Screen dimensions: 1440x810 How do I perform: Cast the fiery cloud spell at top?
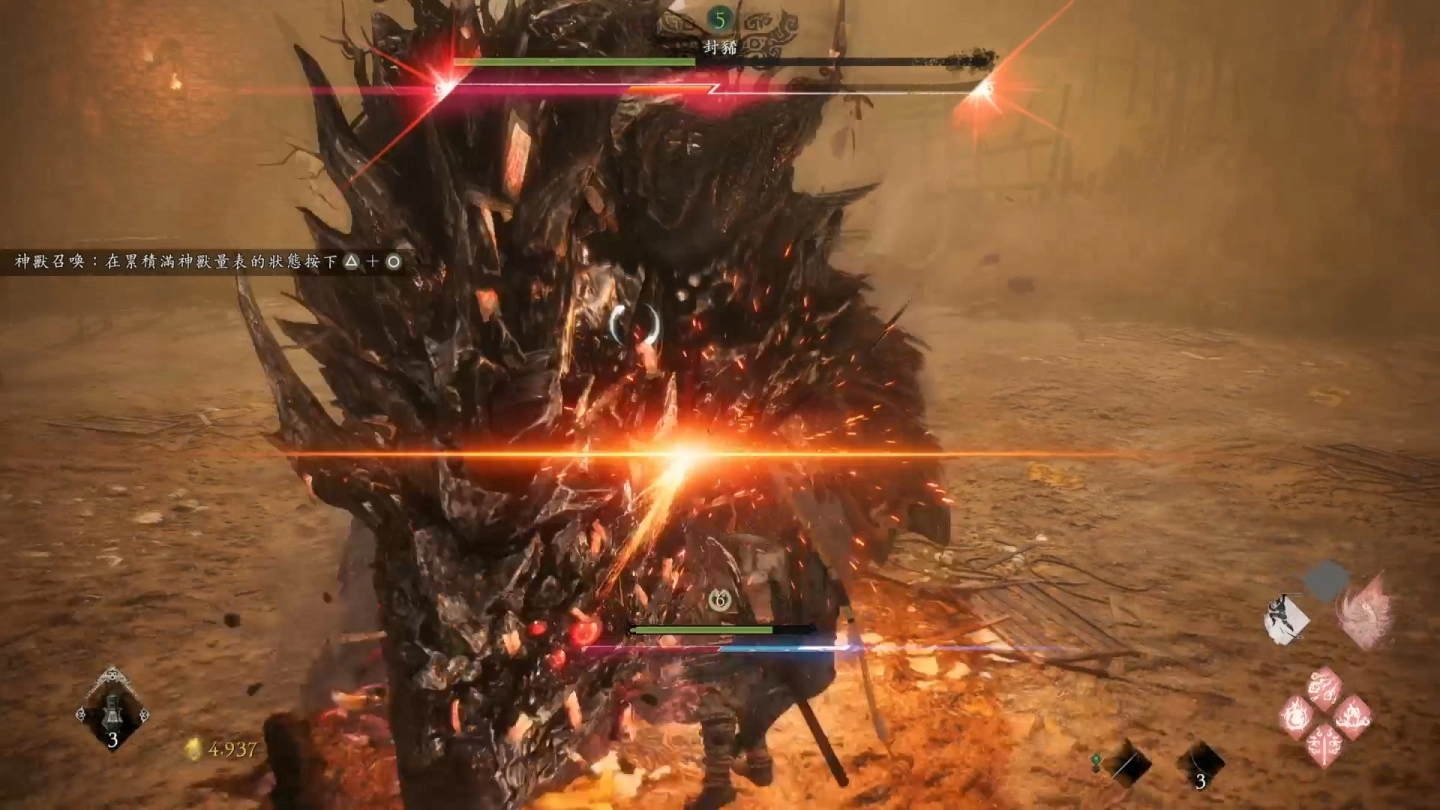pyautogui.click(x=1325, y=690)
